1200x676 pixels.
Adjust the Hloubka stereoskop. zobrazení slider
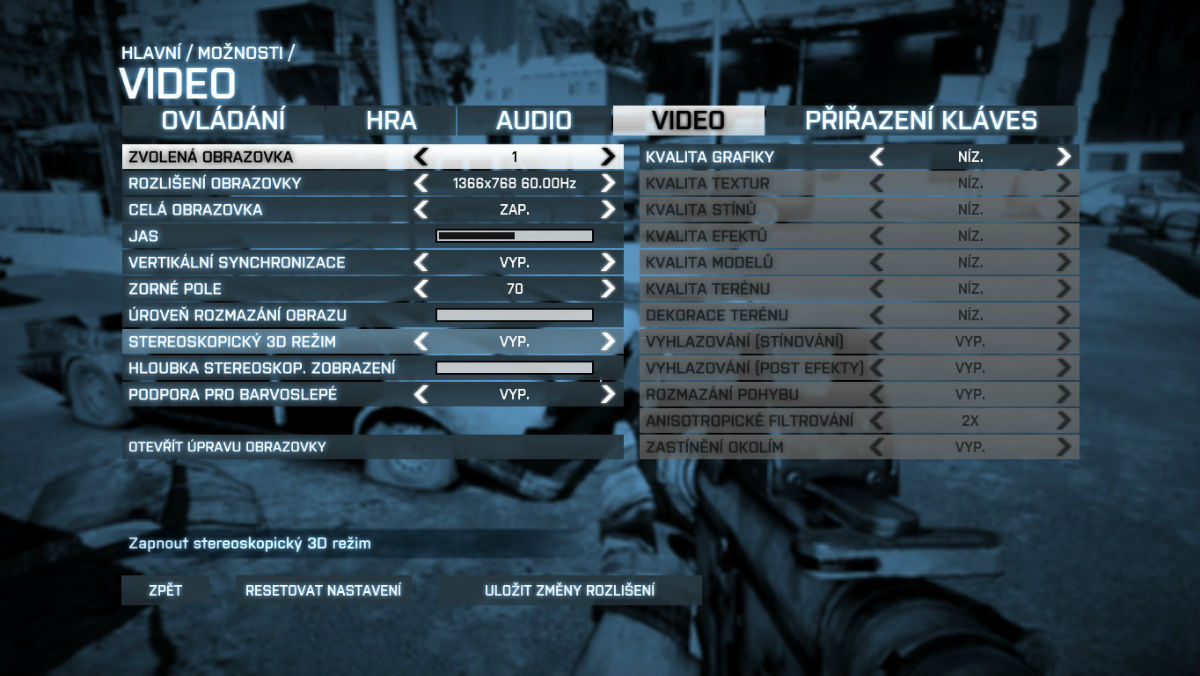[x=515, y=368]
